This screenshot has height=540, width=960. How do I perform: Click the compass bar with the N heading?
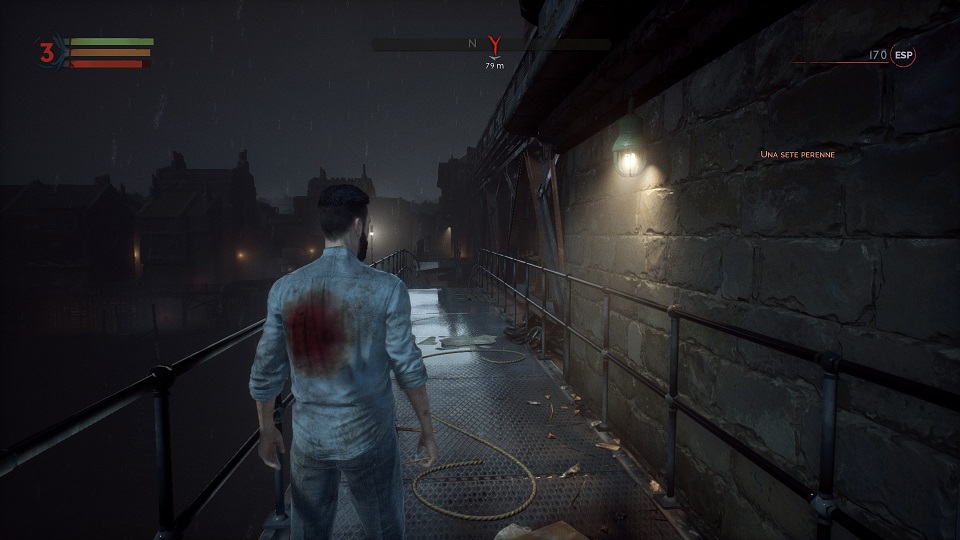(440, 45)
